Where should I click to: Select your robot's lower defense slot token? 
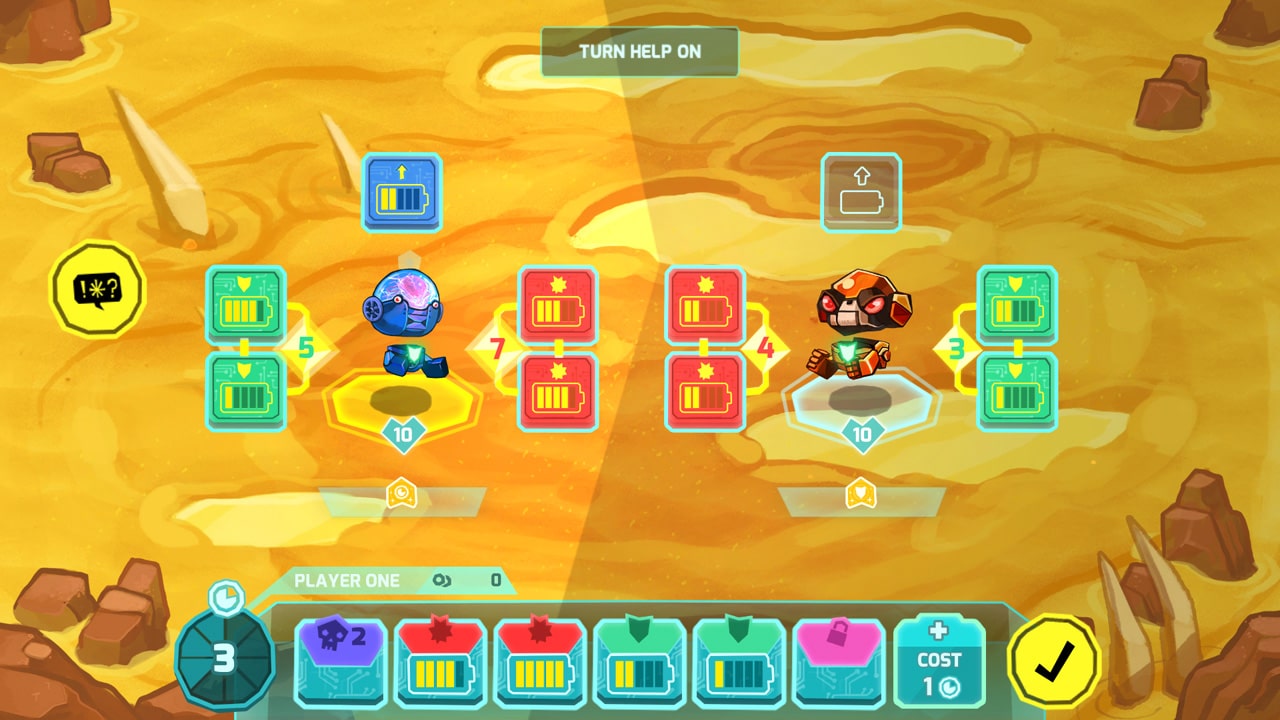click(245, 392)
